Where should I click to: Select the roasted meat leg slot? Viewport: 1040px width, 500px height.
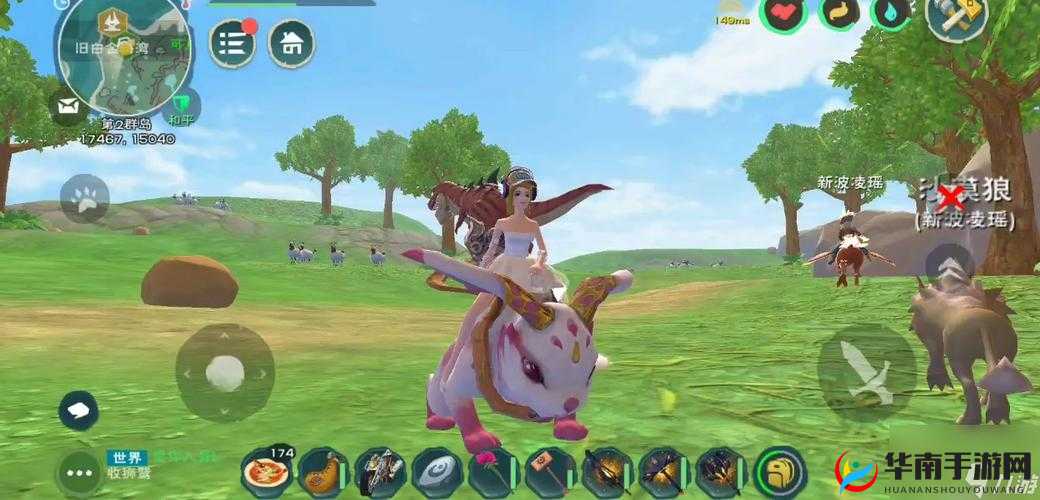[322, 472]
